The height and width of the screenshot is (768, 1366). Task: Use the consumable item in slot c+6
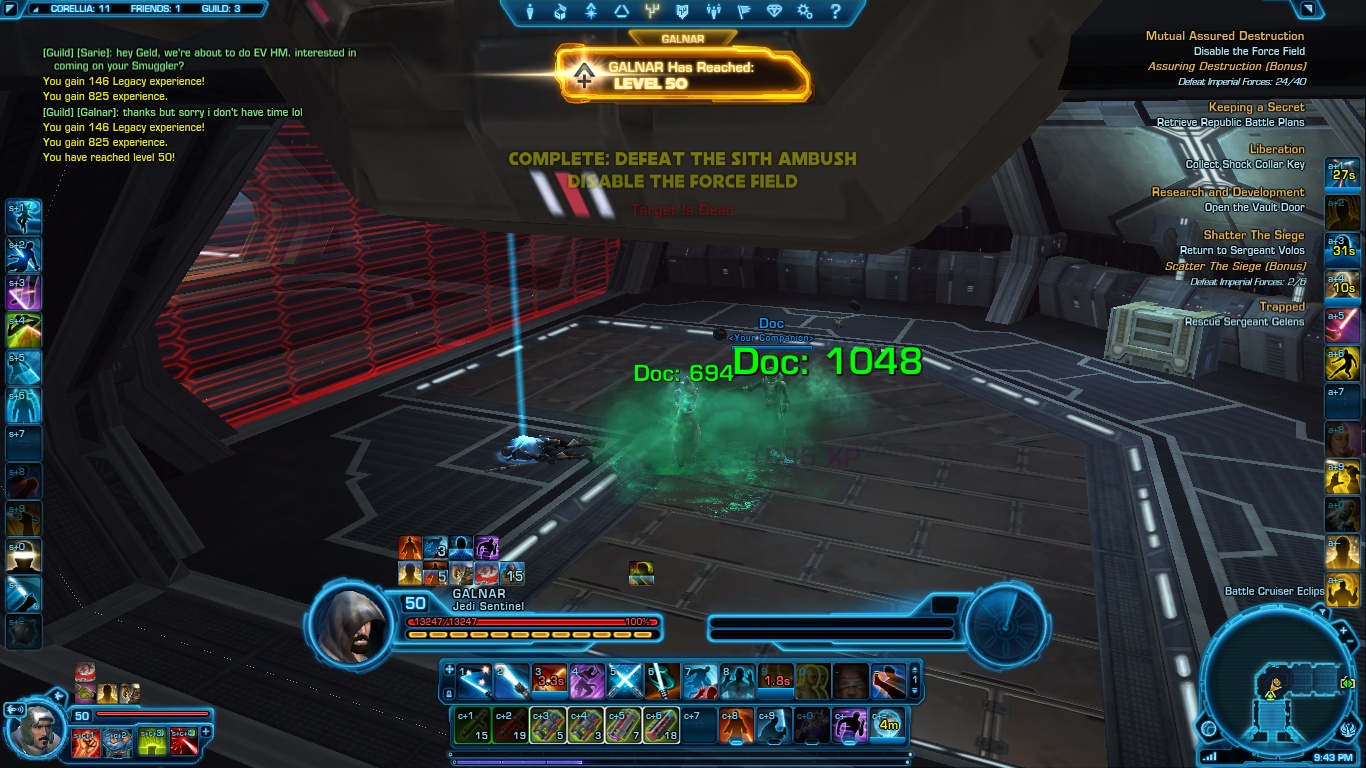coord(661,726)
